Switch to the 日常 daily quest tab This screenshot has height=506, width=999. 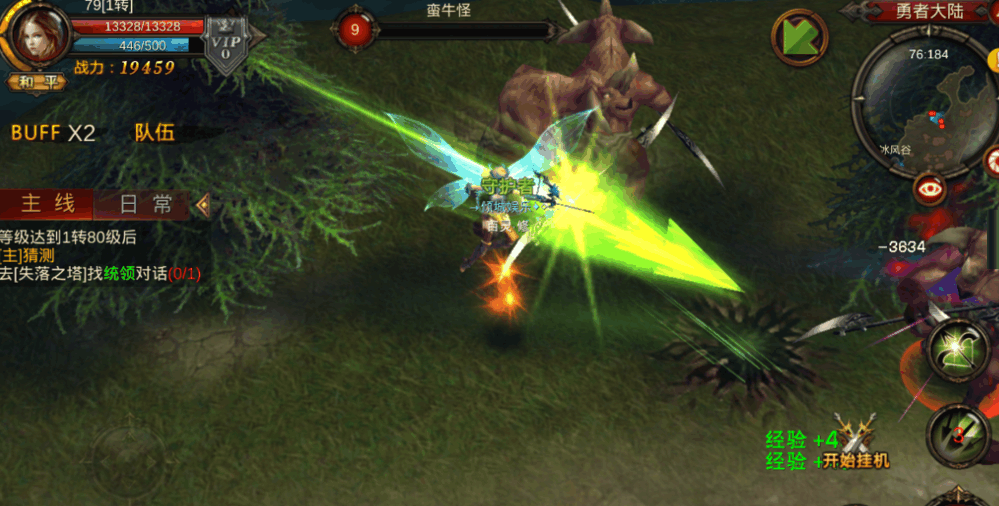click(x=146, y=204)
